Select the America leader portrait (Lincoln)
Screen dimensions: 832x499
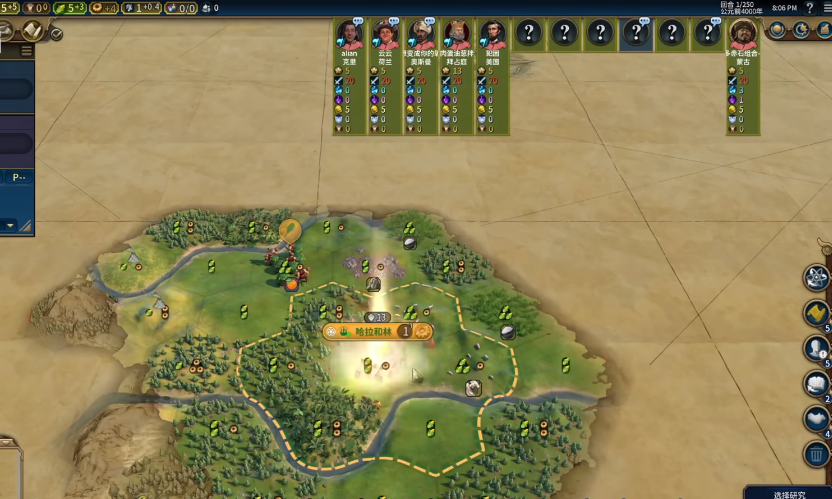[x=492, y=35]
